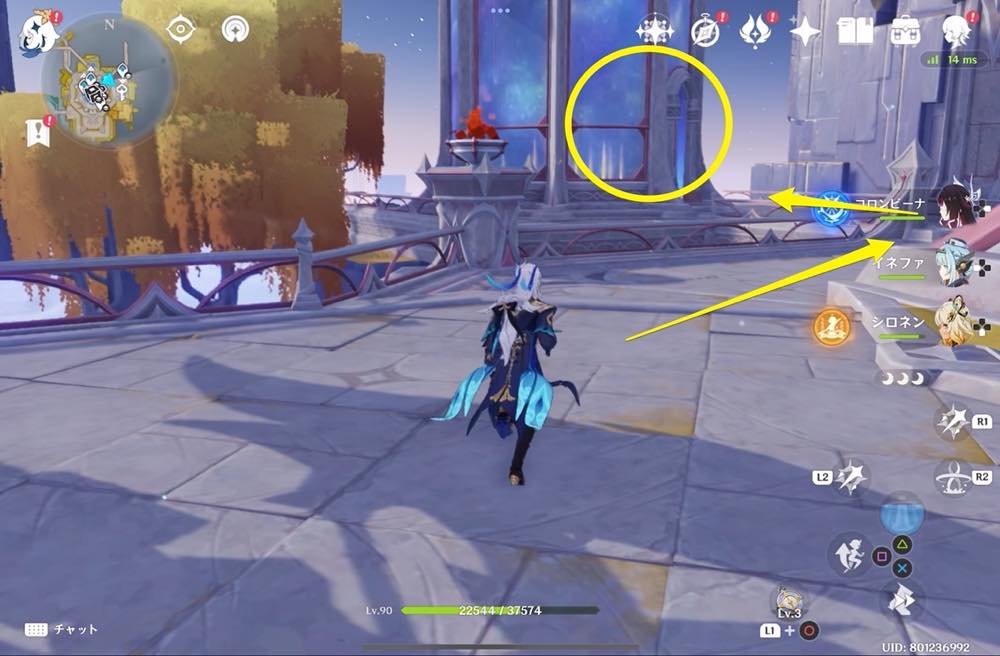Open the Battle Pass winged icon
The height and width of the screenshot is (656, 1000).
click(x=754, y=31)
